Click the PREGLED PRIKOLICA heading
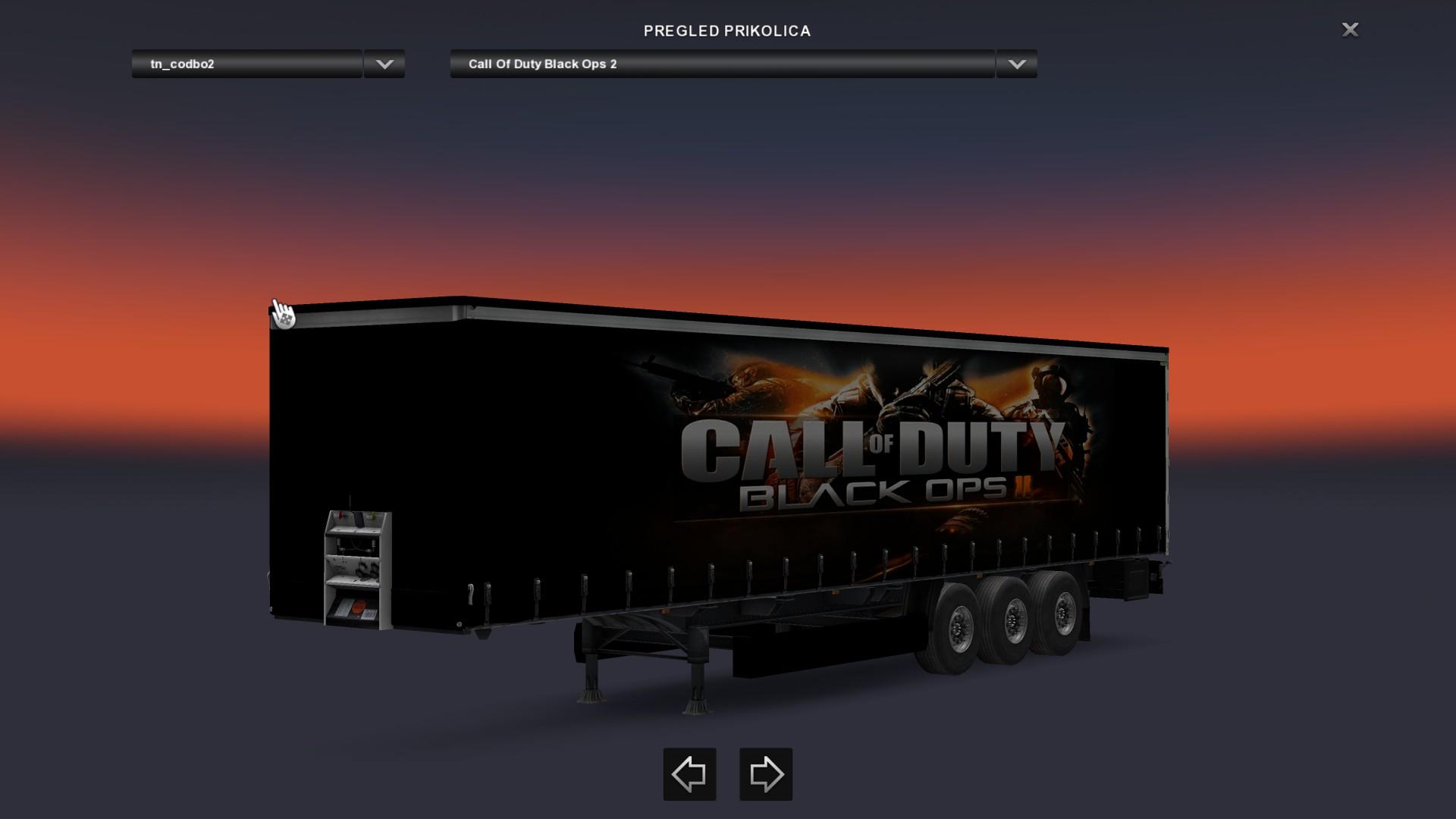The image size is (1456, 819). click(x=726, y=31)
